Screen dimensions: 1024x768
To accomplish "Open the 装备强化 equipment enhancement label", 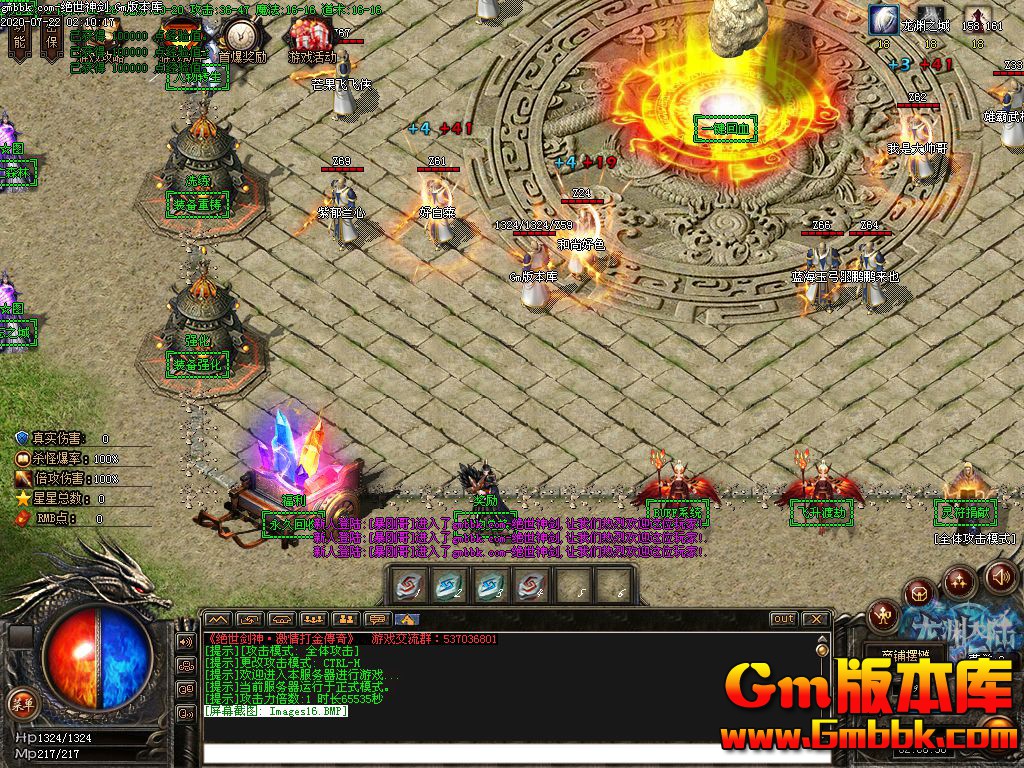I will coord(200,366).
